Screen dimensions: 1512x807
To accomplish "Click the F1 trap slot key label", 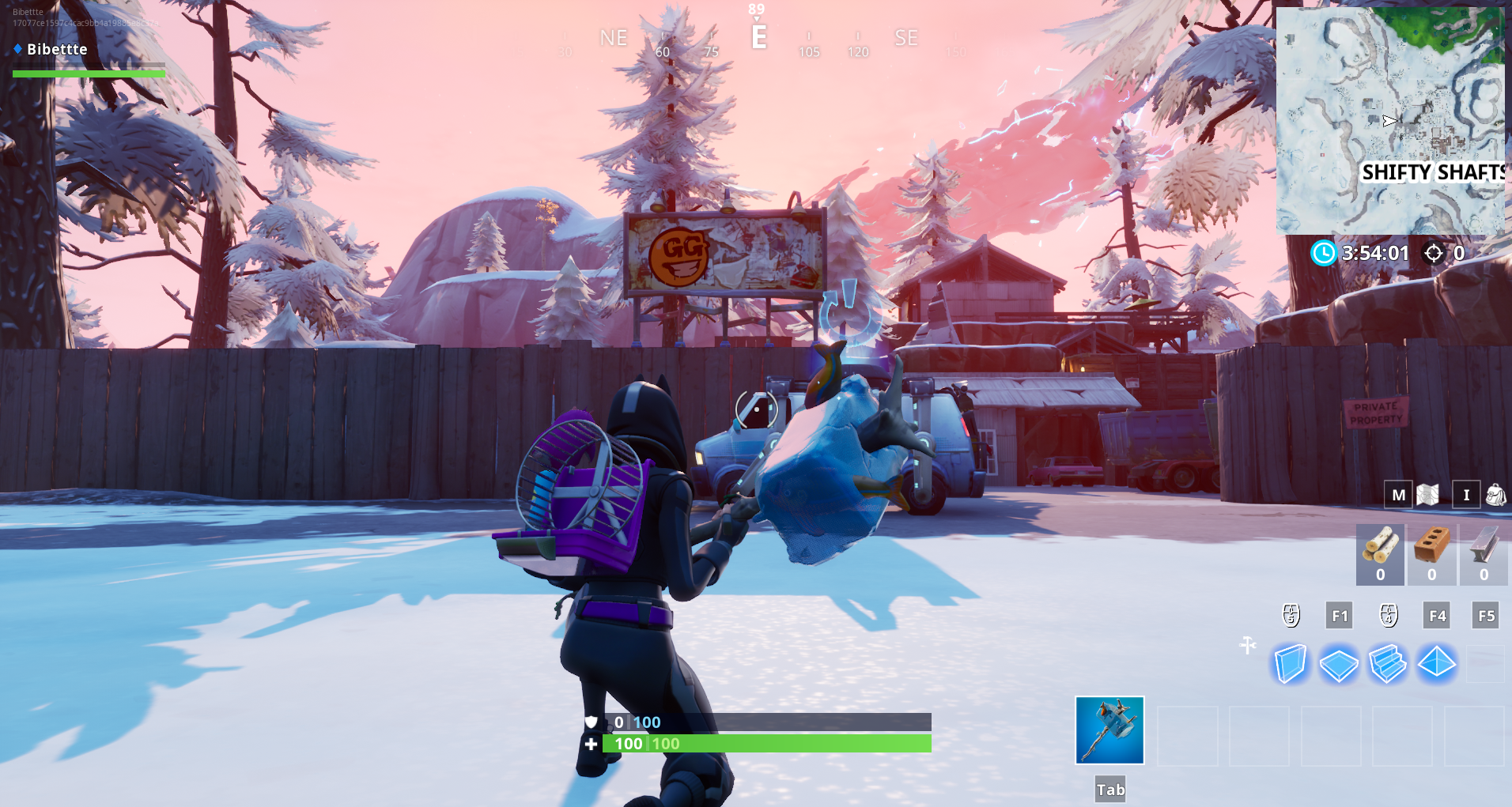I will point(1340,615).
